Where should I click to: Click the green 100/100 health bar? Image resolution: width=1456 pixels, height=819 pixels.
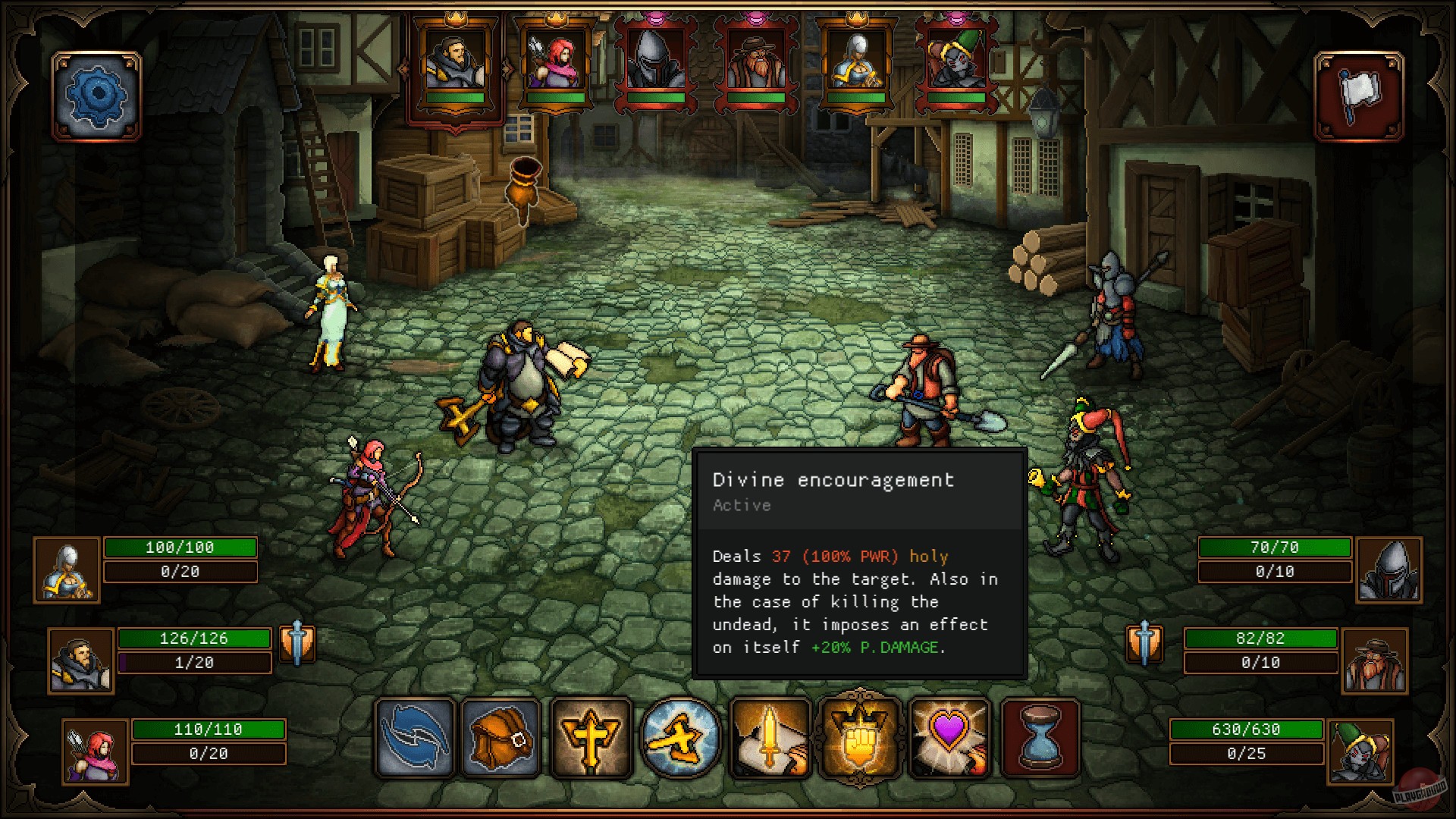click(x=180, y=547)
